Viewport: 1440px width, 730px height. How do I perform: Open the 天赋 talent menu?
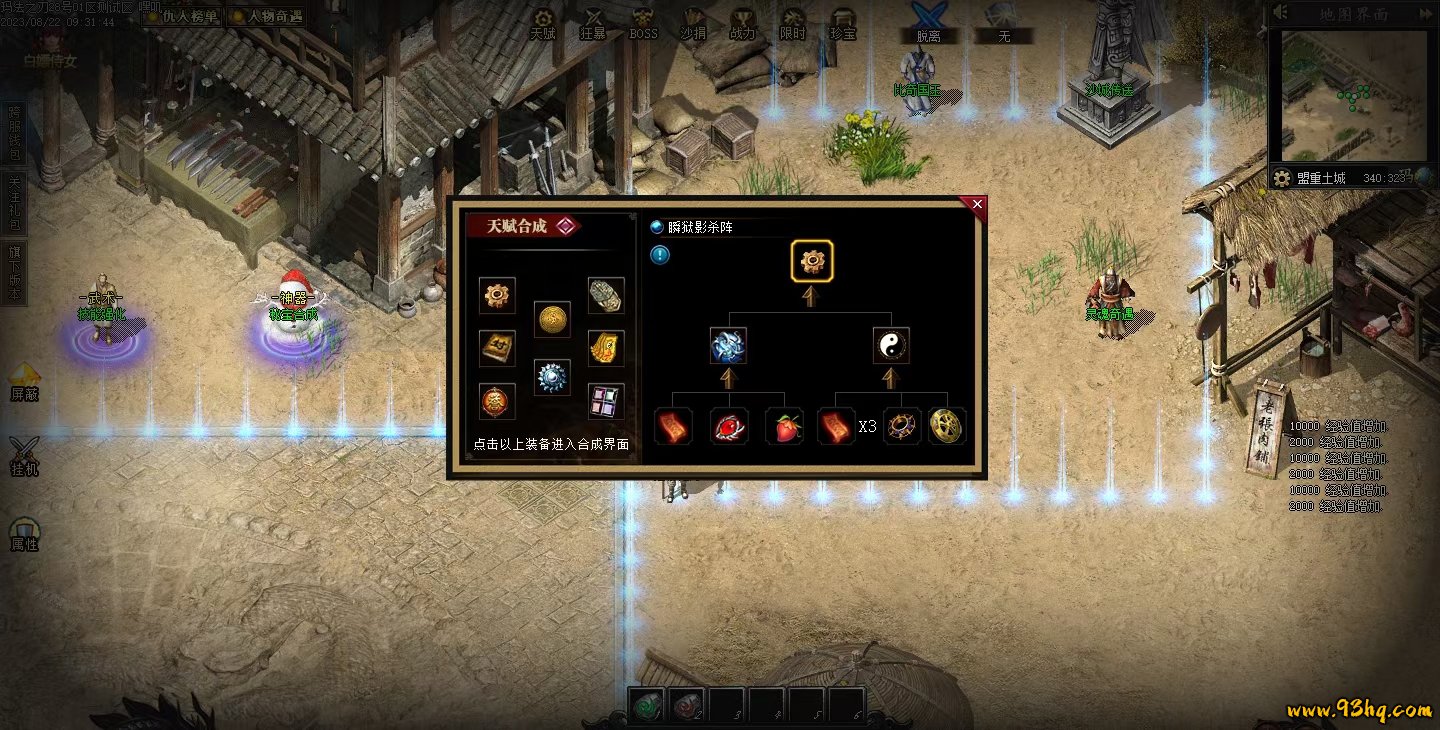[x=543, y=24]
